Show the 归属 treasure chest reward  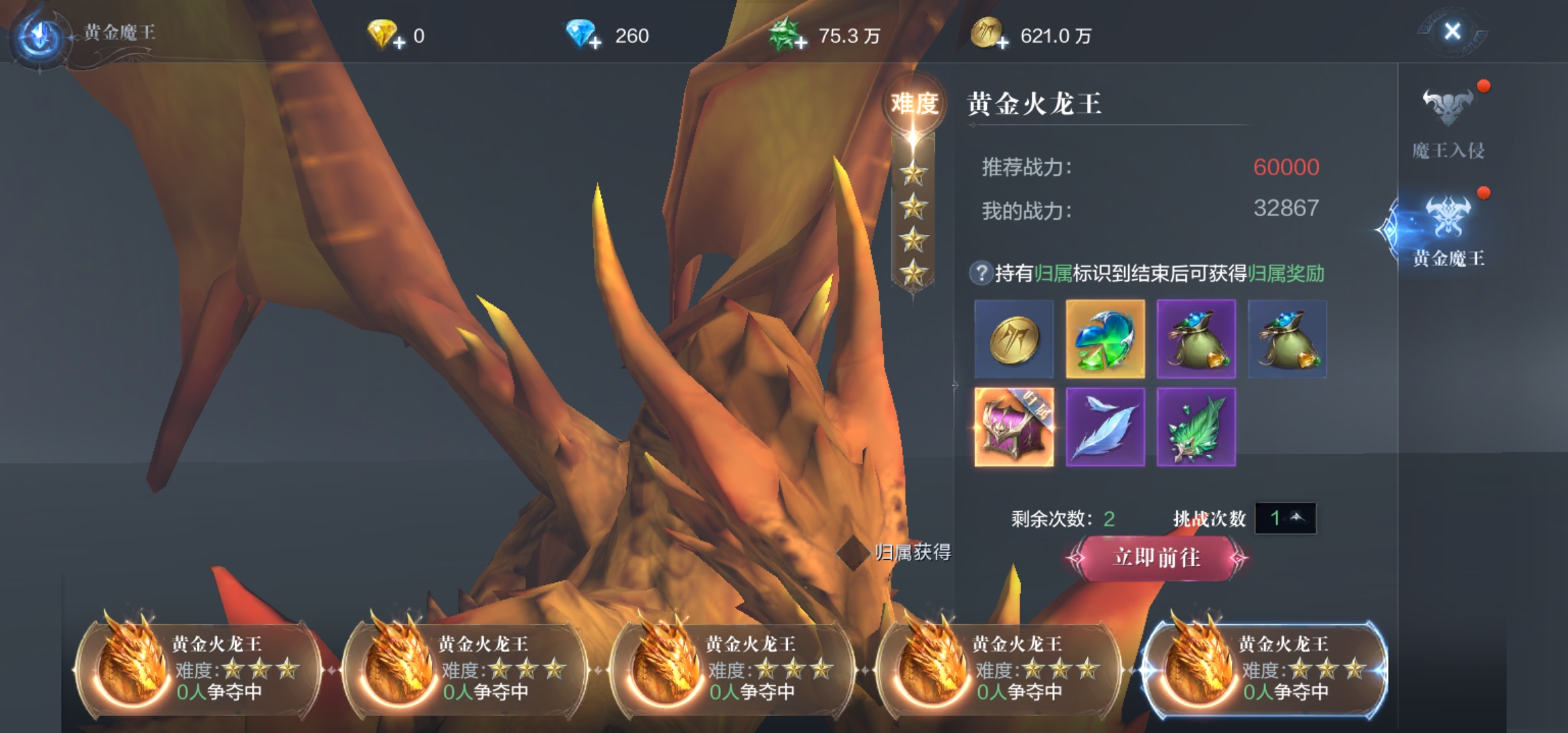click(x=1013, y=427)
